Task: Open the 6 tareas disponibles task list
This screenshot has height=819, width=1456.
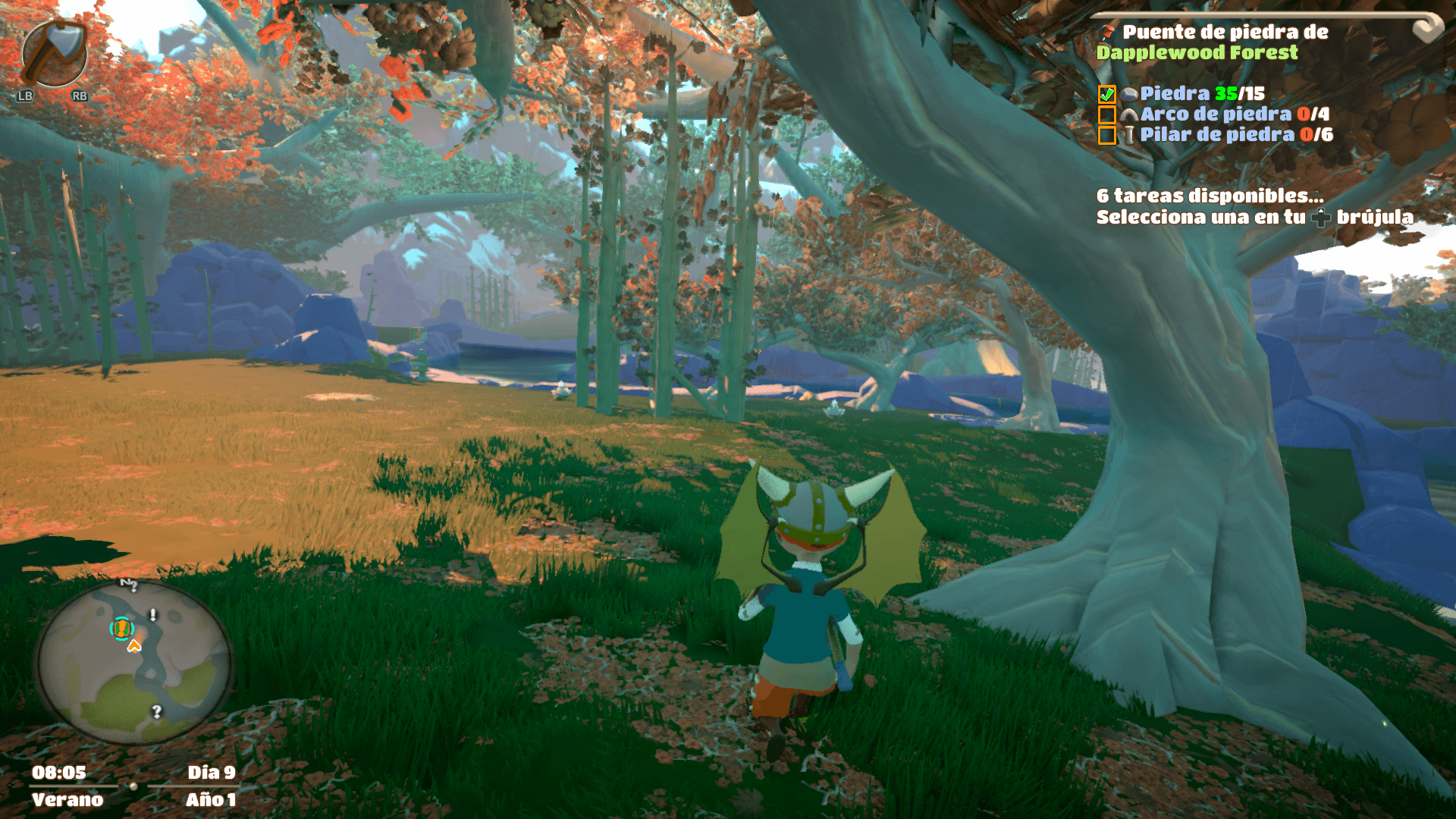Action: [1210, 196]
